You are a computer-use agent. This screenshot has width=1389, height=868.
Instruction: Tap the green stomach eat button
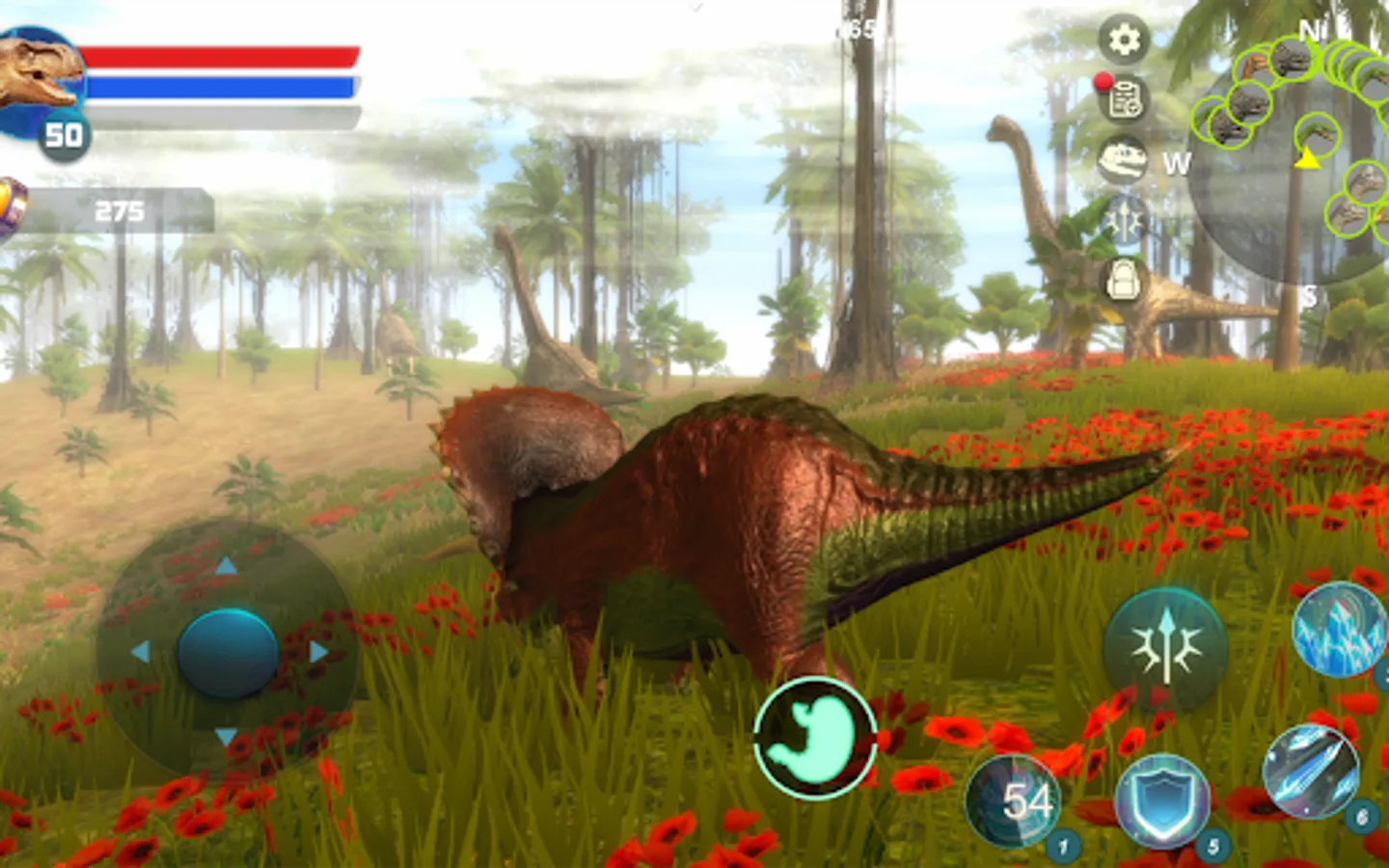815,737
